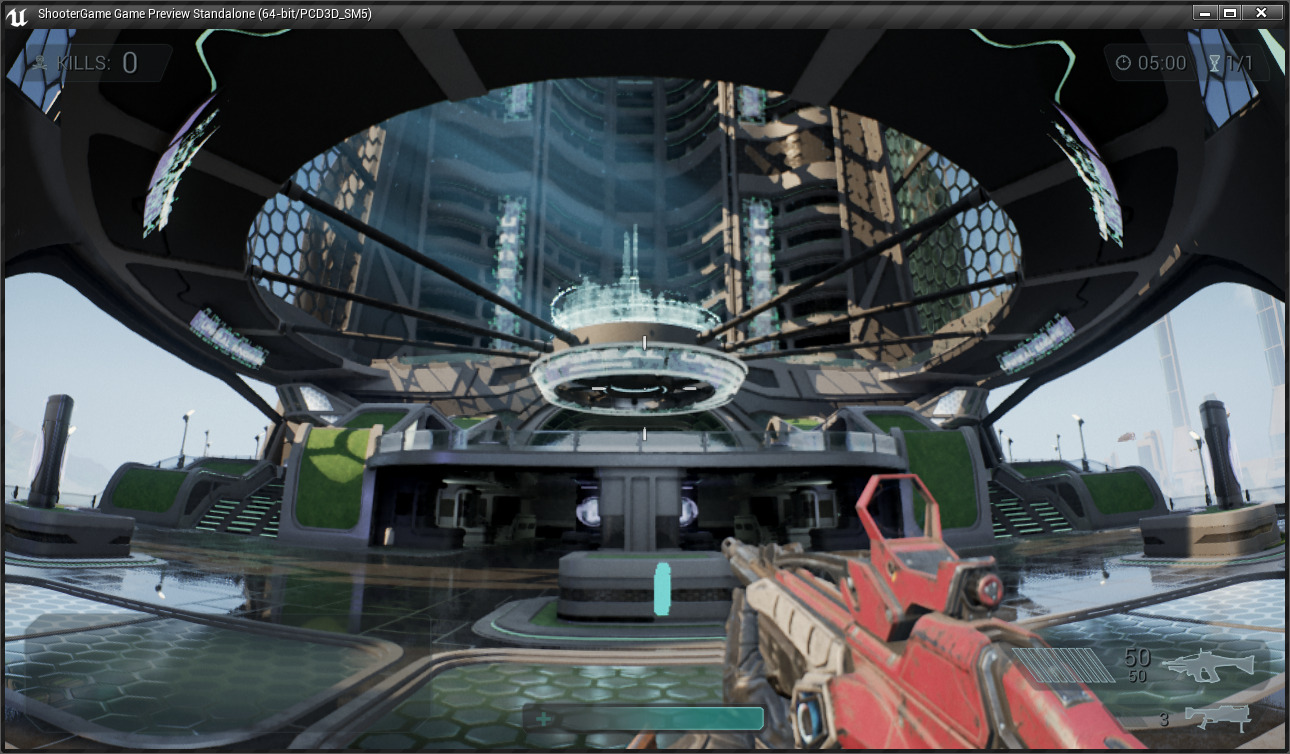Click the 05:00 match timer display
Viewport: 1290px width, 754px height.
tap(1160, 63)
